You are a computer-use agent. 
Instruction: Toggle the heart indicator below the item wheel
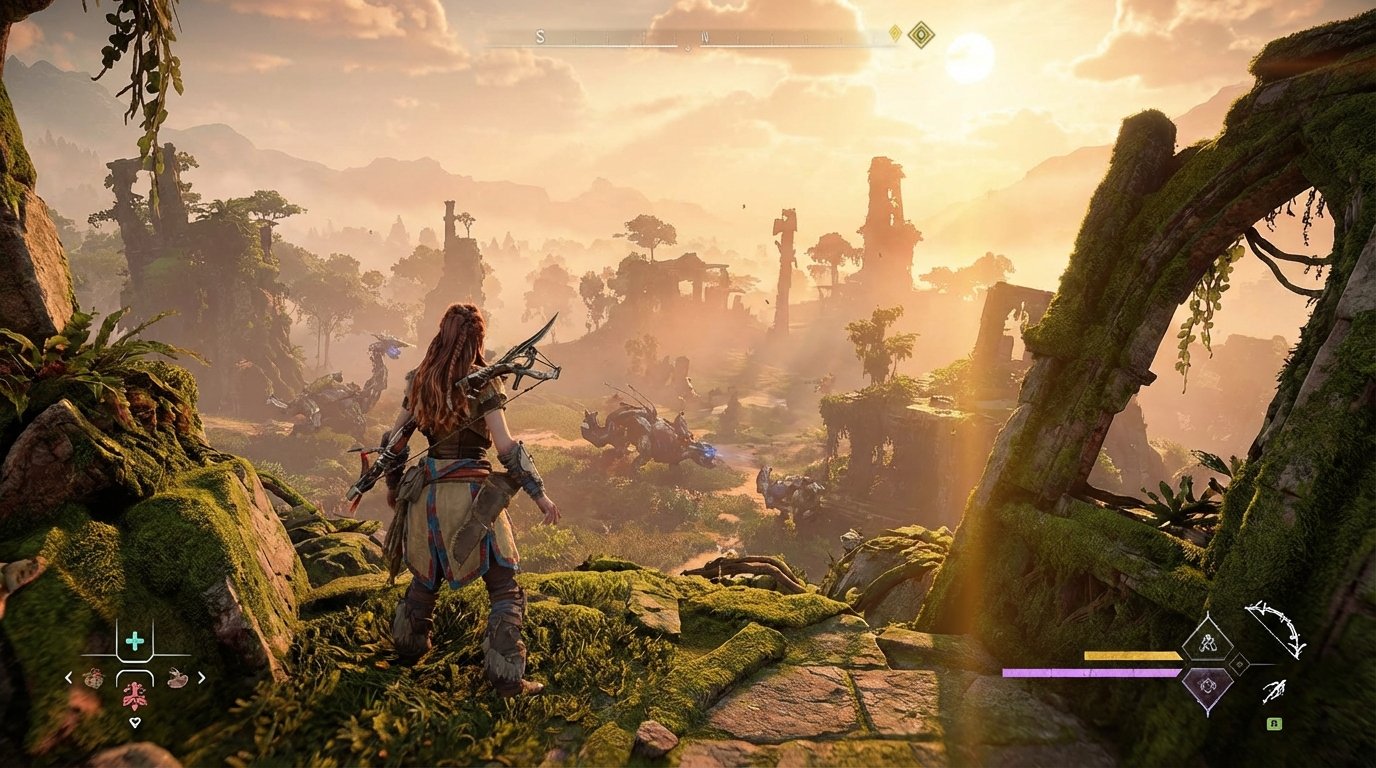pos(136,722)
